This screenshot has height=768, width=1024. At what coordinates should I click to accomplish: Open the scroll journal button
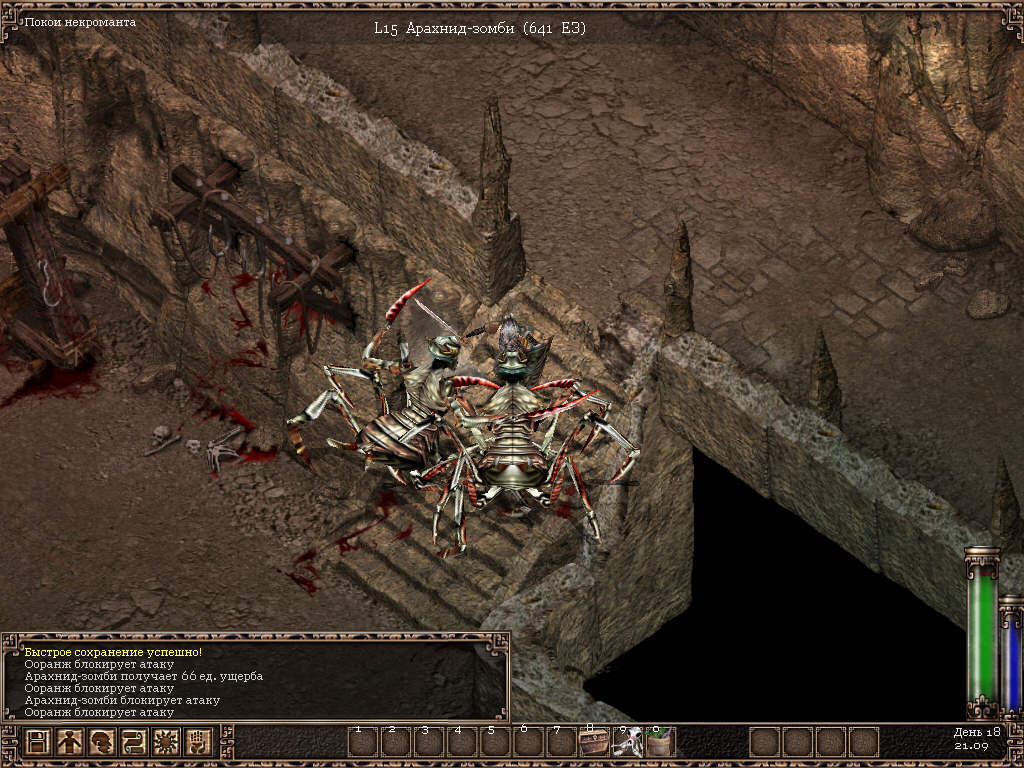(133, 743)
